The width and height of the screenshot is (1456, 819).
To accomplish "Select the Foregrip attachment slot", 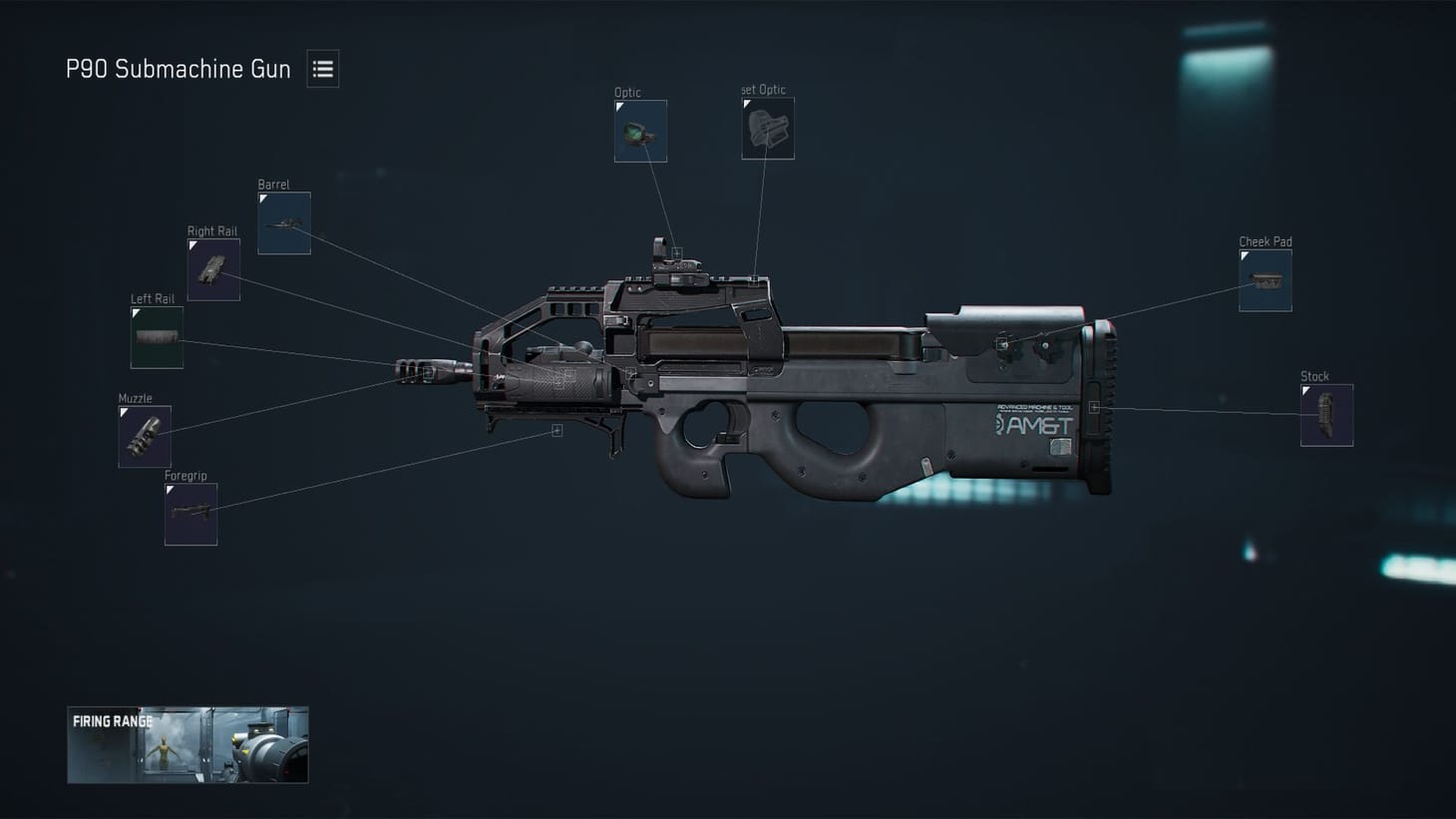I will pos(190,513).
